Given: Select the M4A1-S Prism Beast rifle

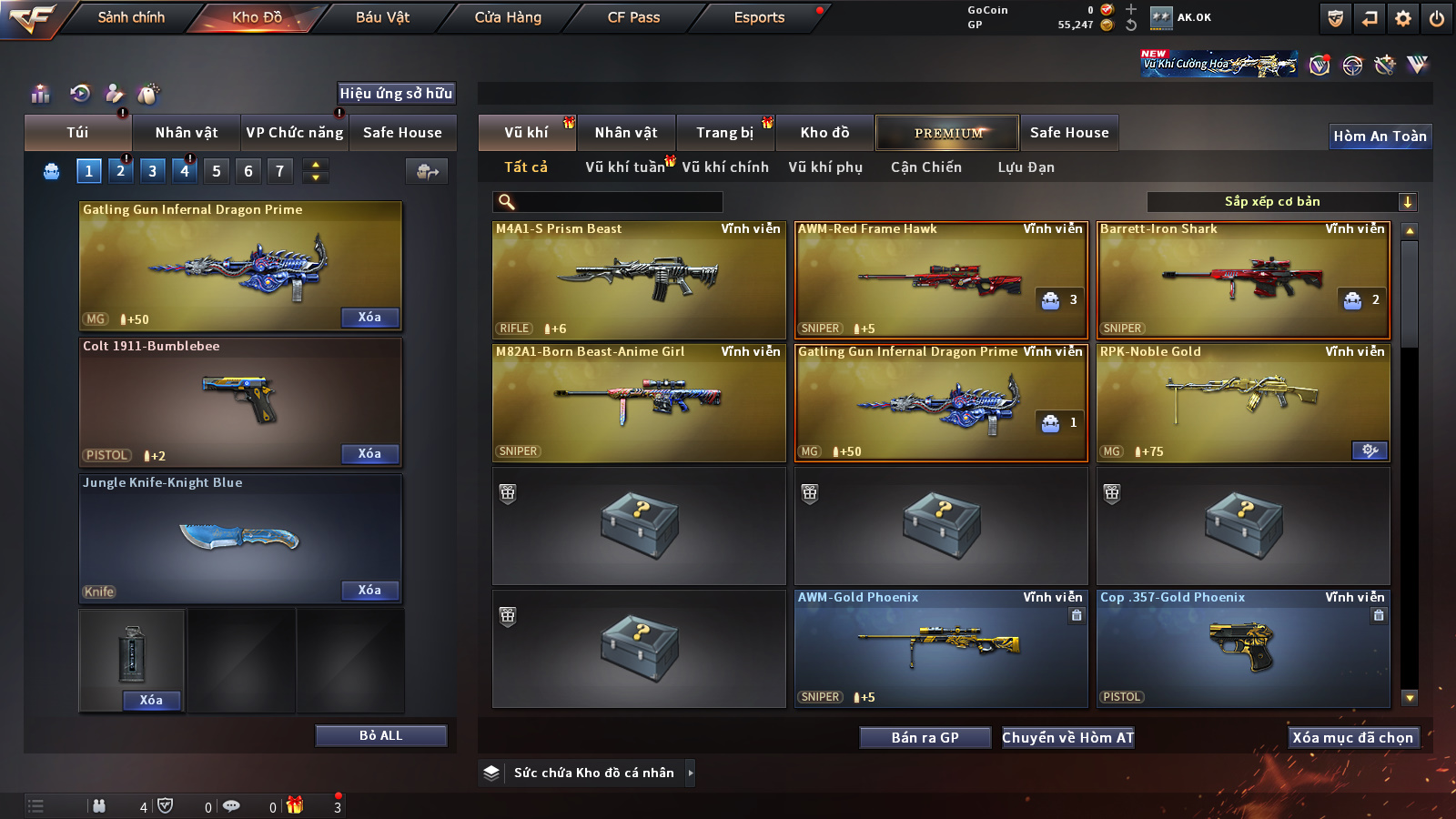Looking at the screenshot, I should (639, 280).
